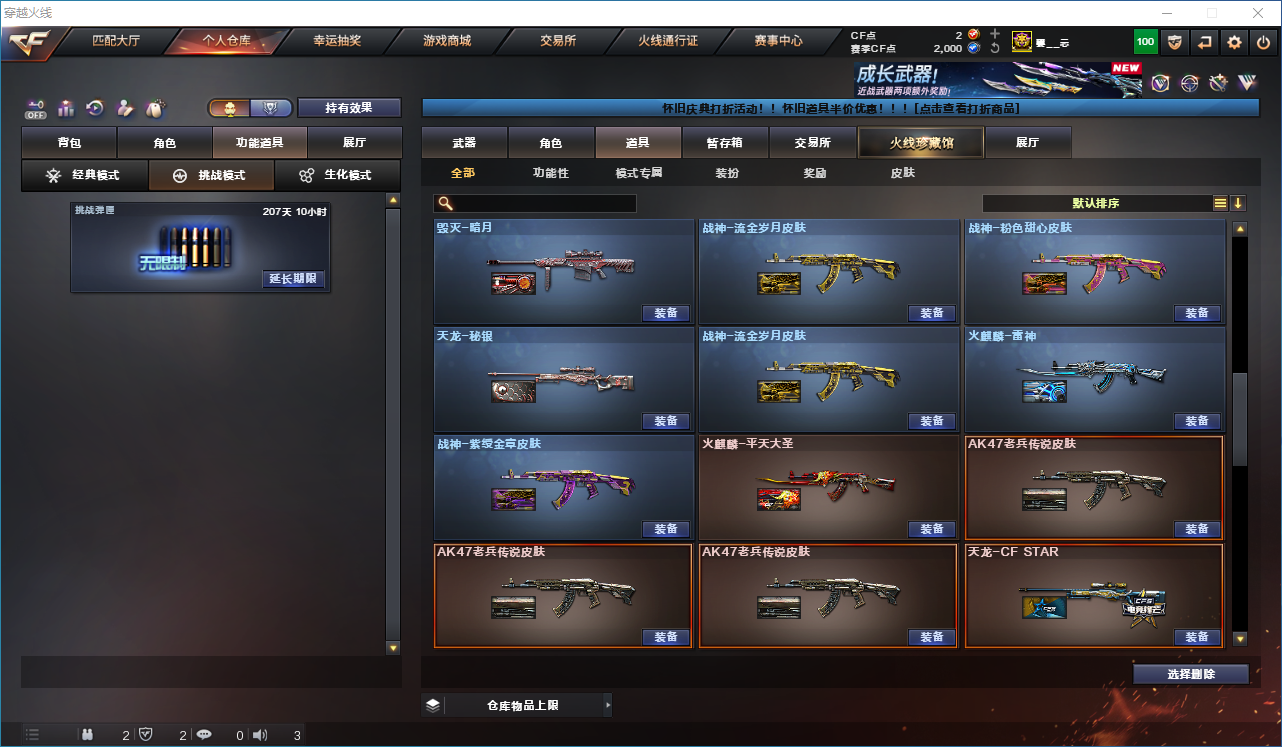Open the 暂存箱 tab
Screen dimensions: 1282x747
click(724, 143)
